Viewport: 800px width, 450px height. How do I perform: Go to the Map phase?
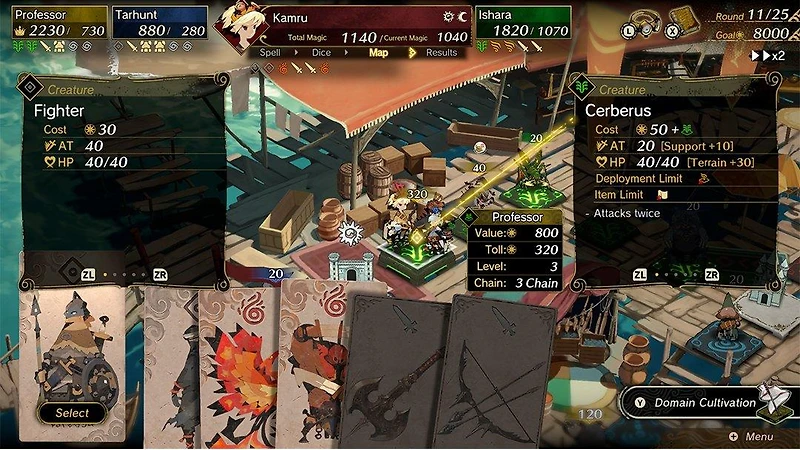pyautogui.click(x=378, y=52)
